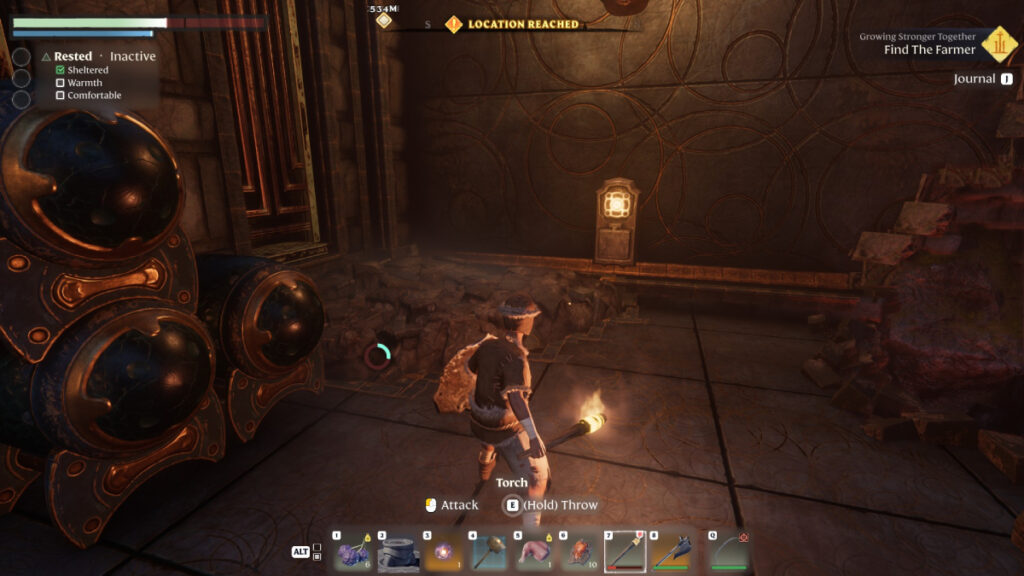Equip the hammer from the hotbar

pos(489,551)
